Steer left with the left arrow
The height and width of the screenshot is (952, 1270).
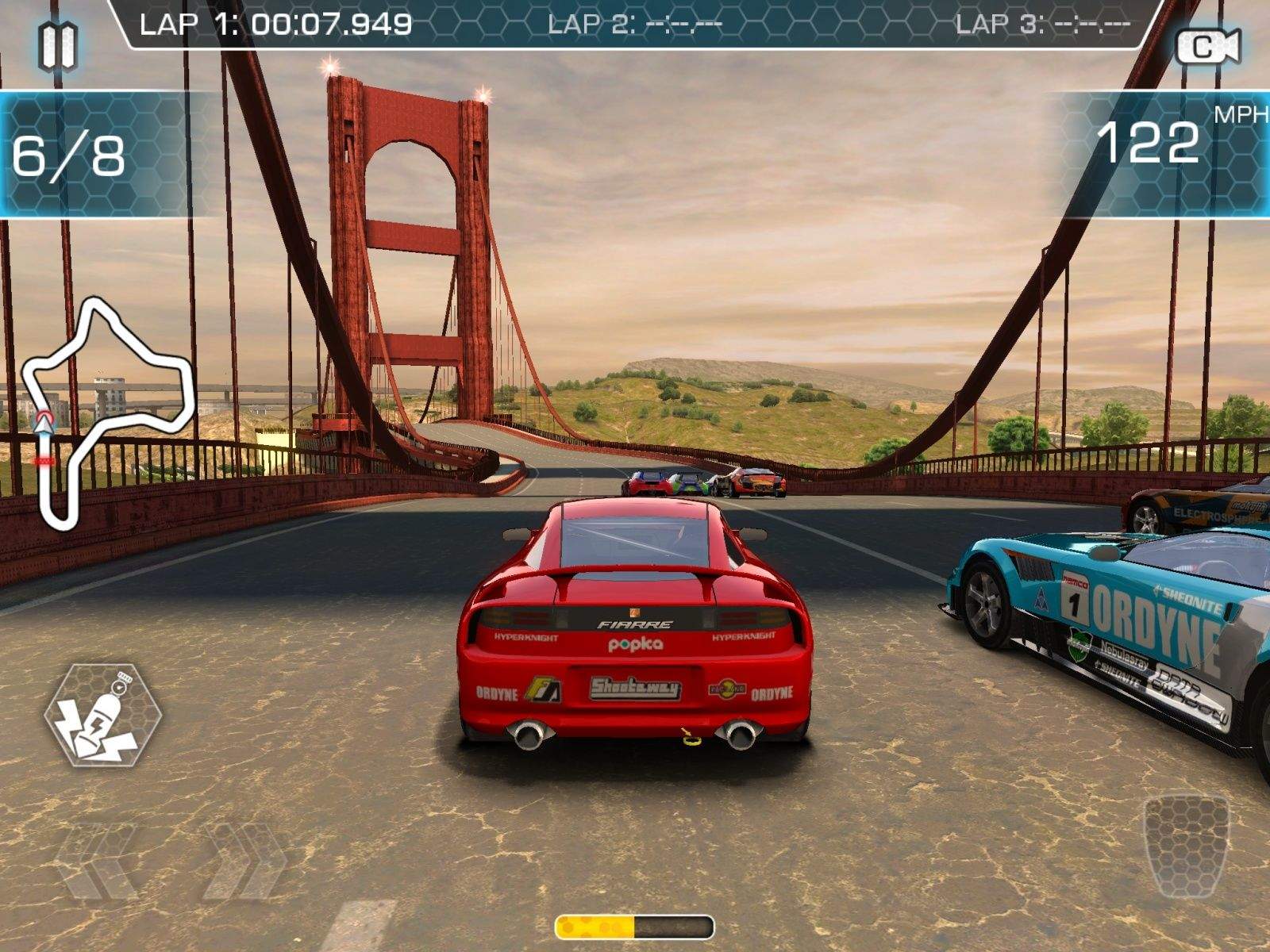pyautogui.click(x=98, y=862)
